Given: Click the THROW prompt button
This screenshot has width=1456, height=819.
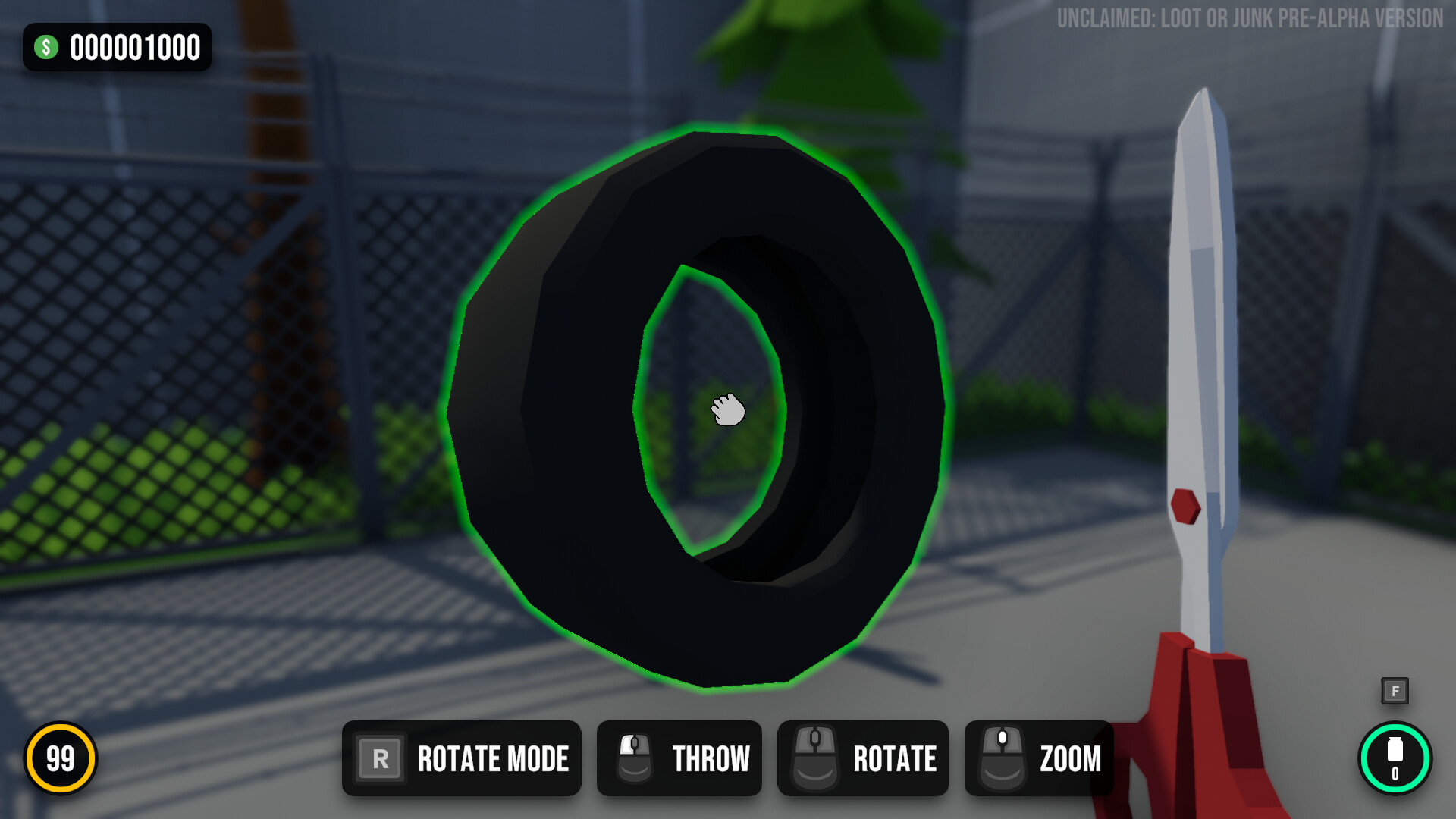Looking at the screenshot, I should [679, 758].
